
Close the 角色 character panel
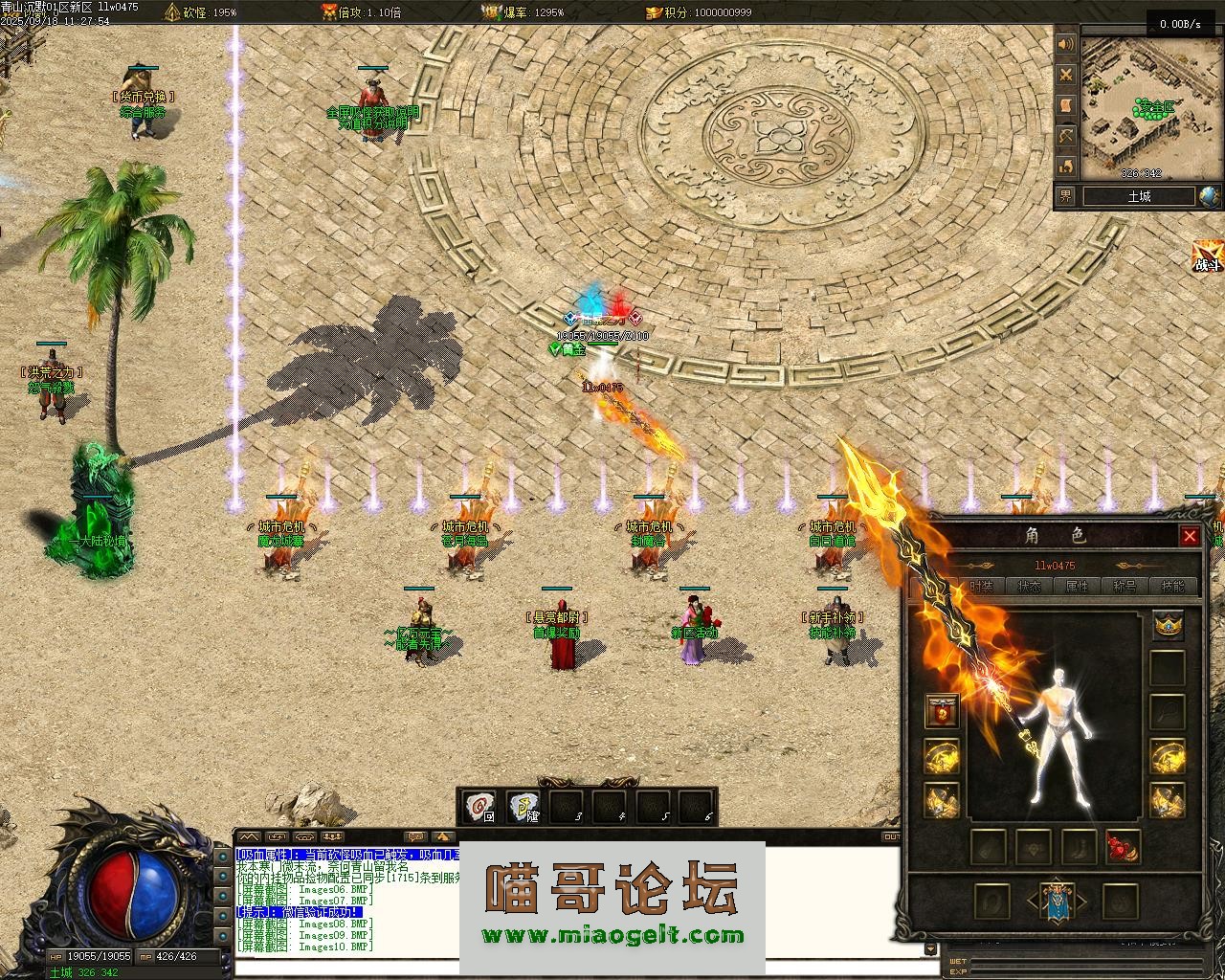[x=1190, y=536]
